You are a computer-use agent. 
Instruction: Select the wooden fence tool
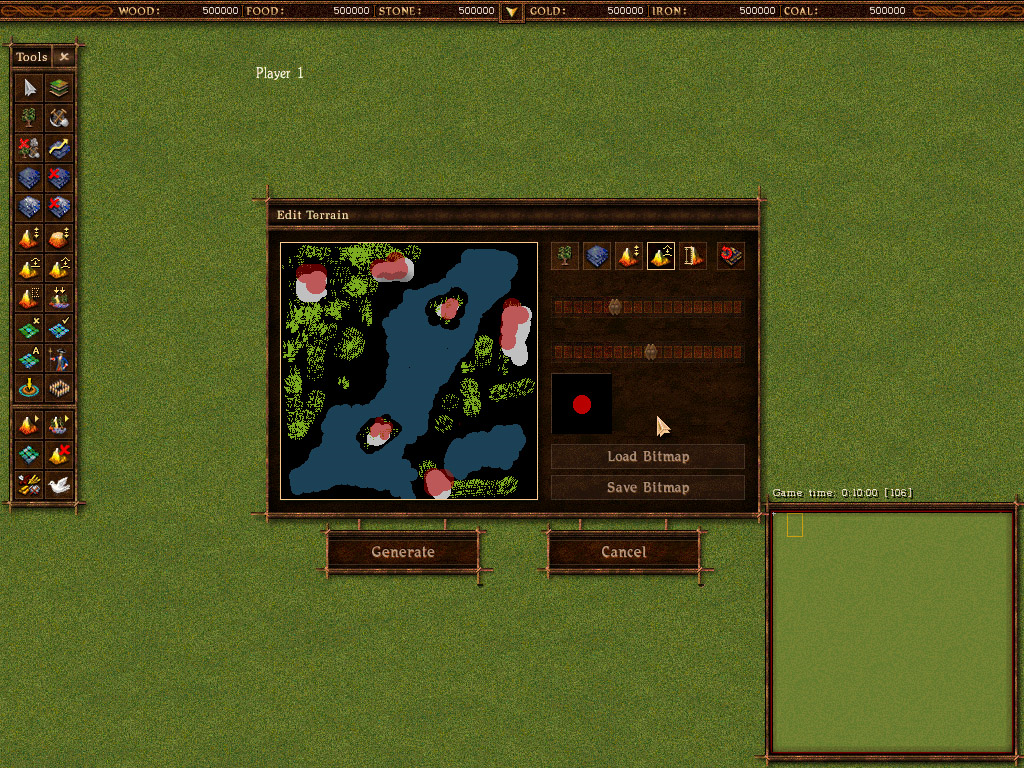(x=60, y=388)
